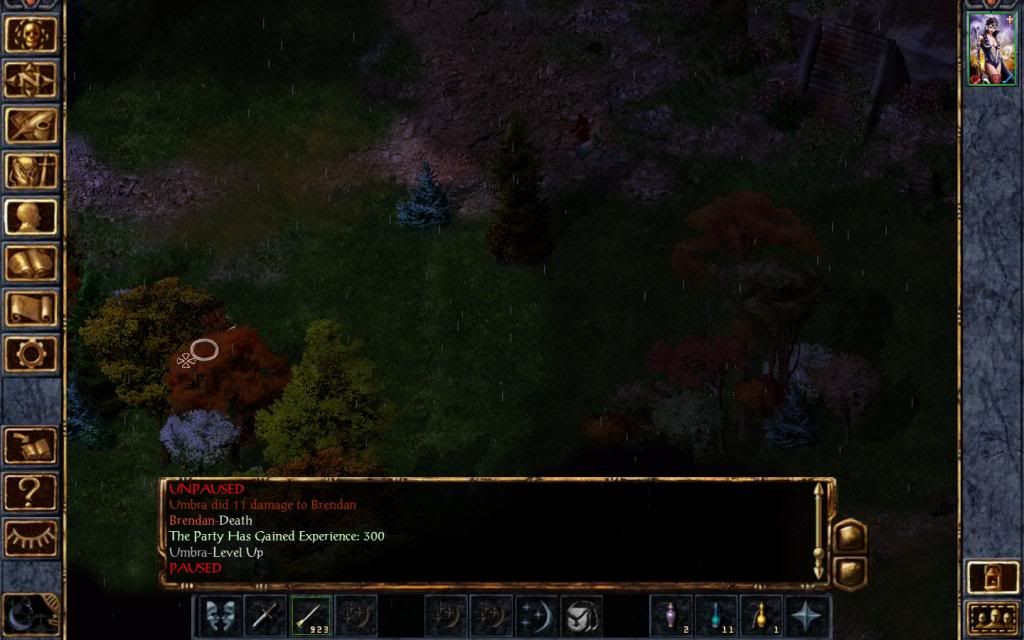The width and height of the screenshot is (1024, 640).
Task: Open the inventory screen with the figure-and-cross button
Action: pos(31,171)
